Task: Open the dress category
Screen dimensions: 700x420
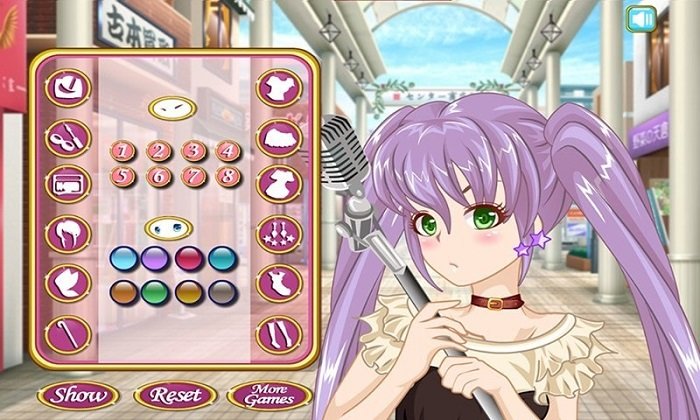Action: [279, 184]
